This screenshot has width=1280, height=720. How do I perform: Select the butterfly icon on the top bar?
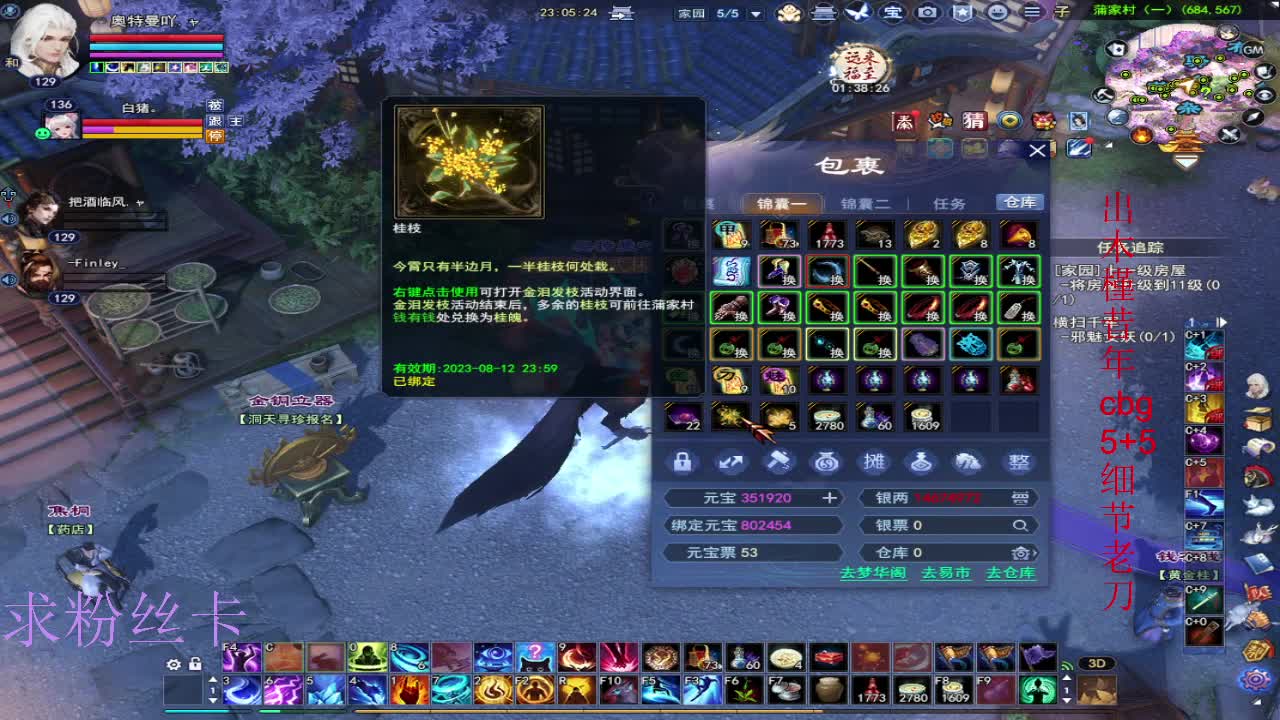click(x=858, y=13)
